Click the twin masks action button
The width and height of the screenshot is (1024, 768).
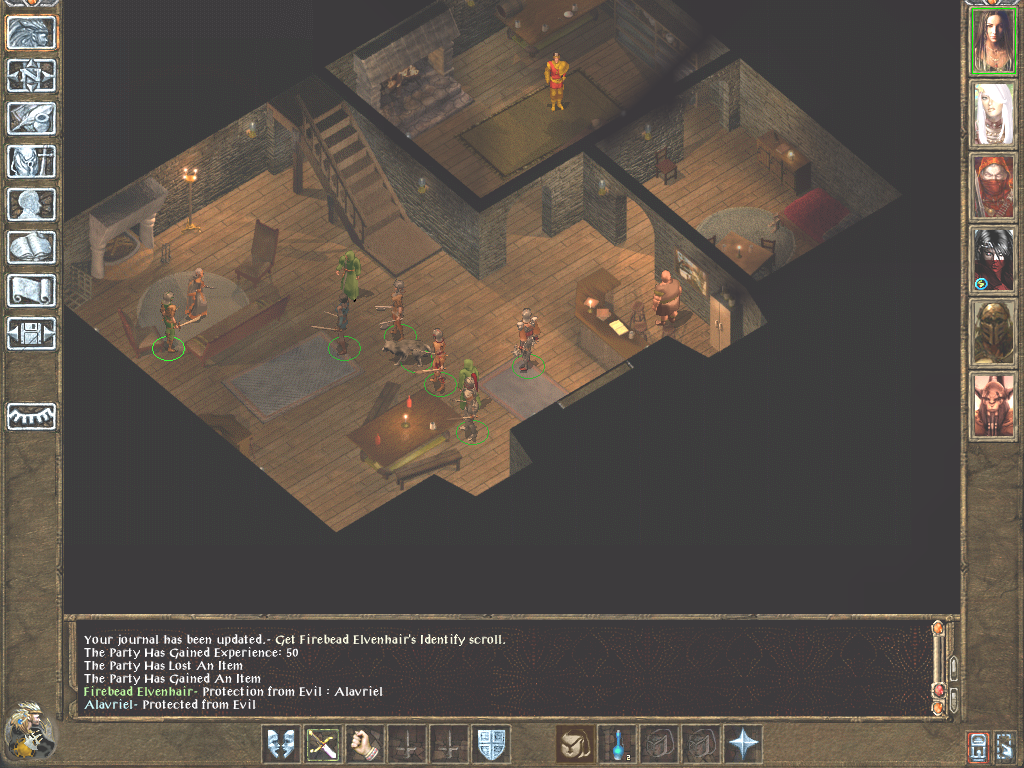[280, 744]
